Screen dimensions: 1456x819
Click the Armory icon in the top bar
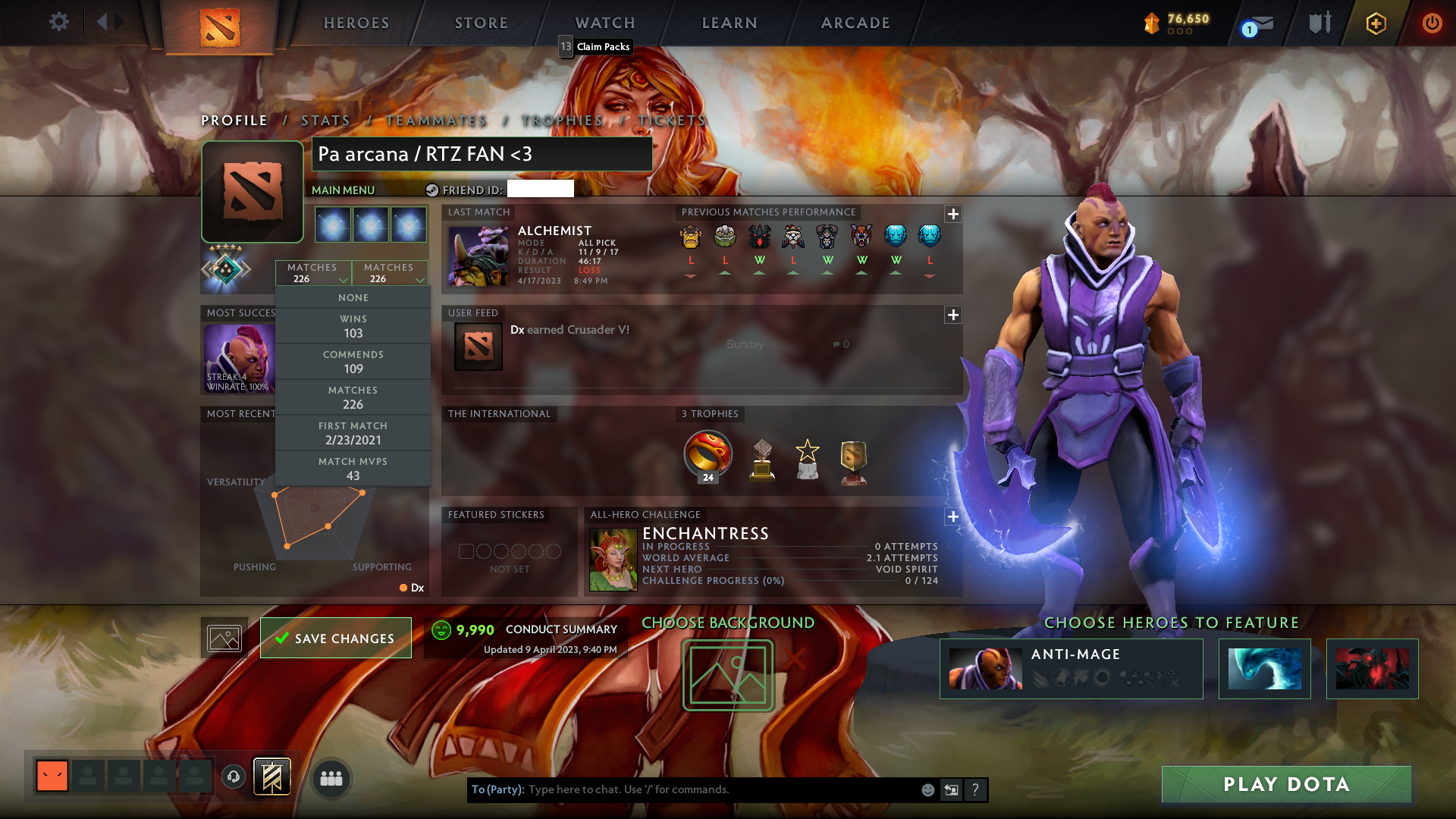pos(1319,23)
